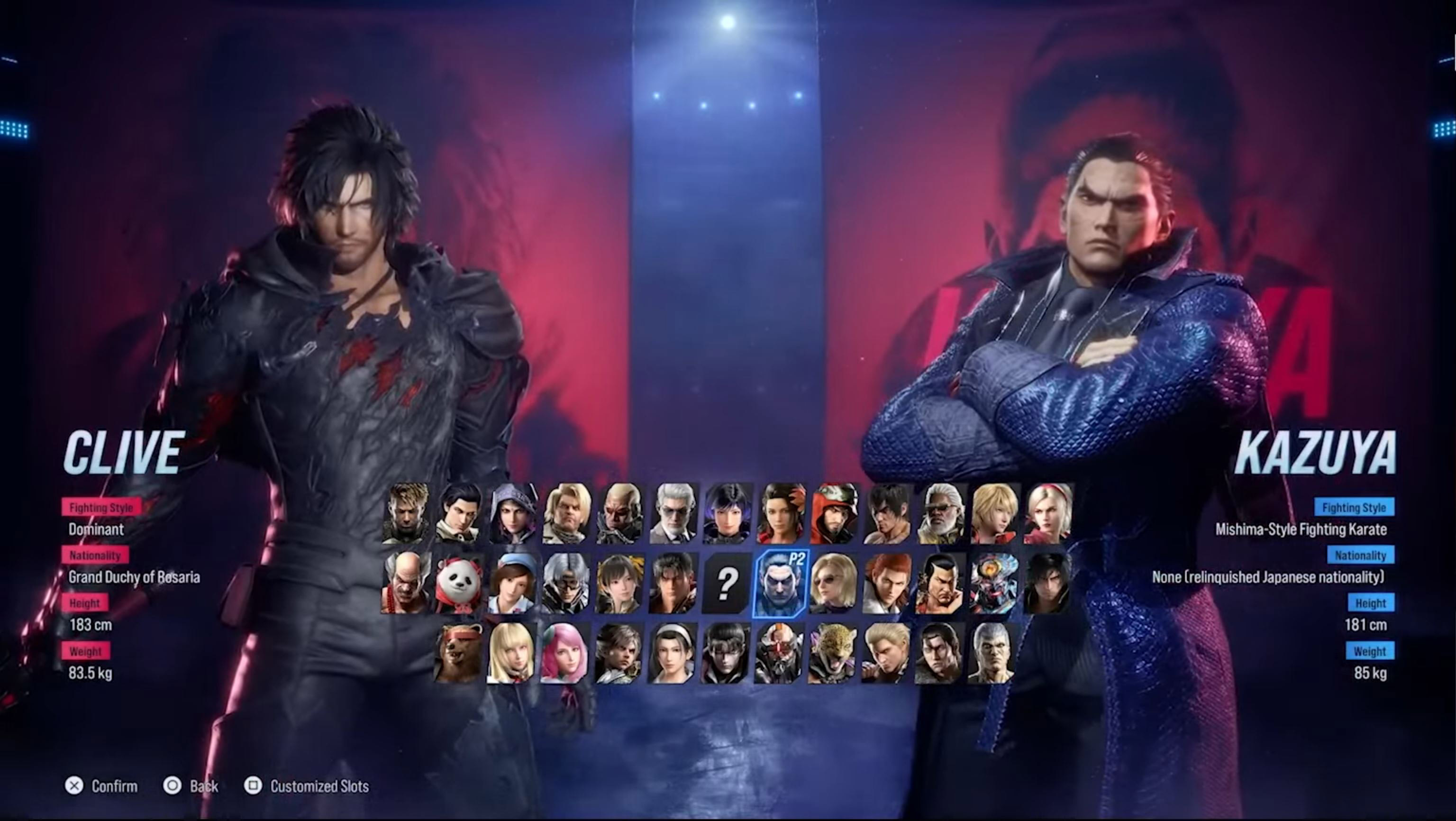Select Jun, the portrait with white headband

click(x=673, y=653)
